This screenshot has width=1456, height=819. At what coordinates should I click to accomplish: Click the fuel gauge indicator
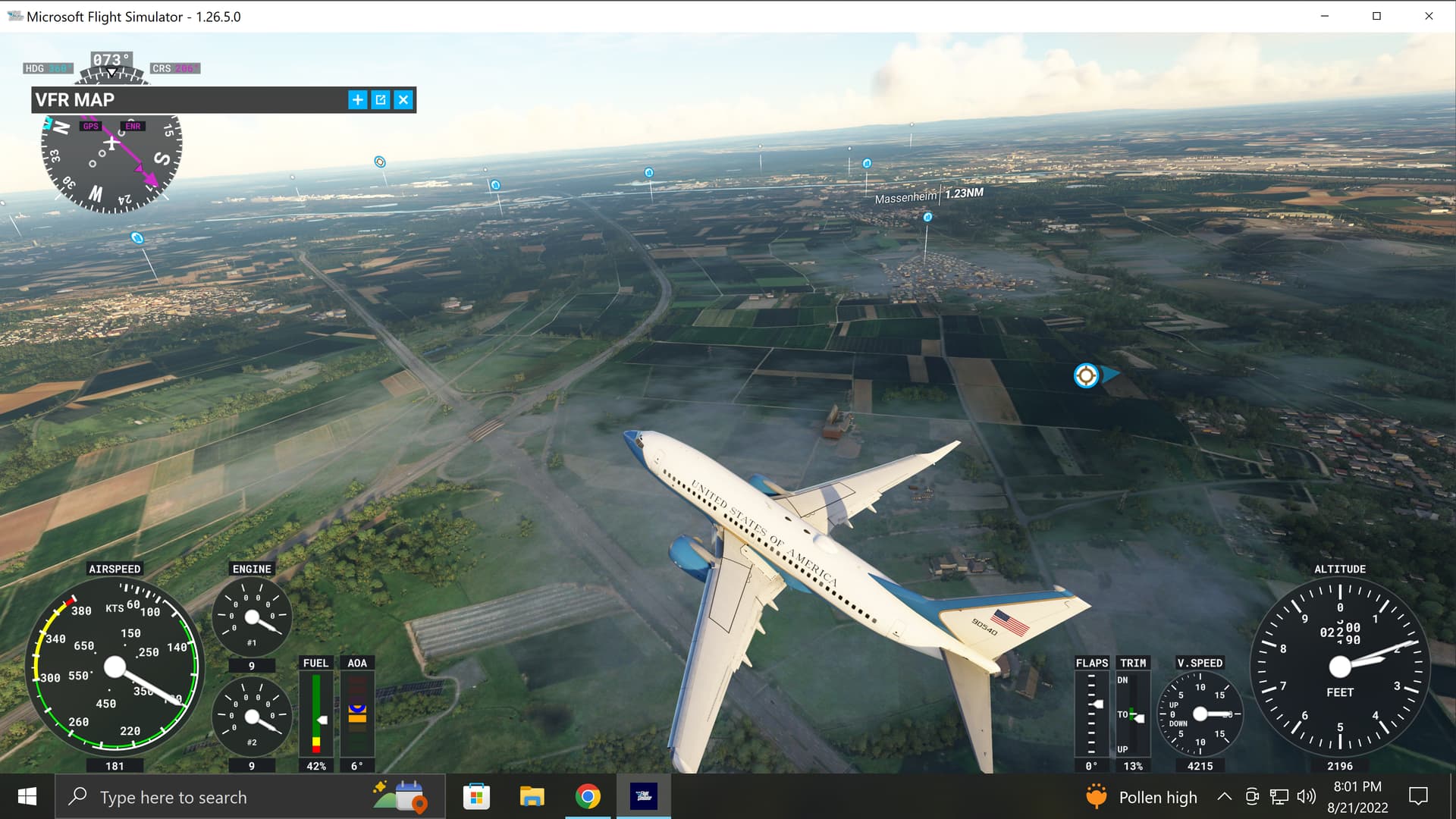click(315, 713)
